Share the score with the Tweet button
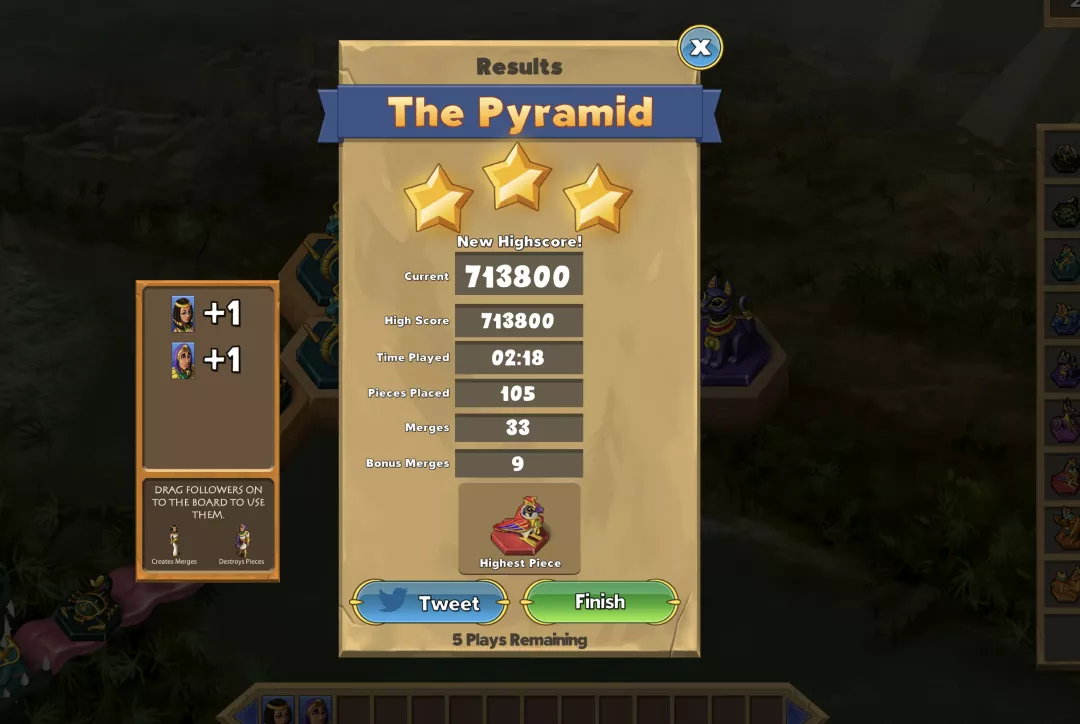 (x=430, y=603)
